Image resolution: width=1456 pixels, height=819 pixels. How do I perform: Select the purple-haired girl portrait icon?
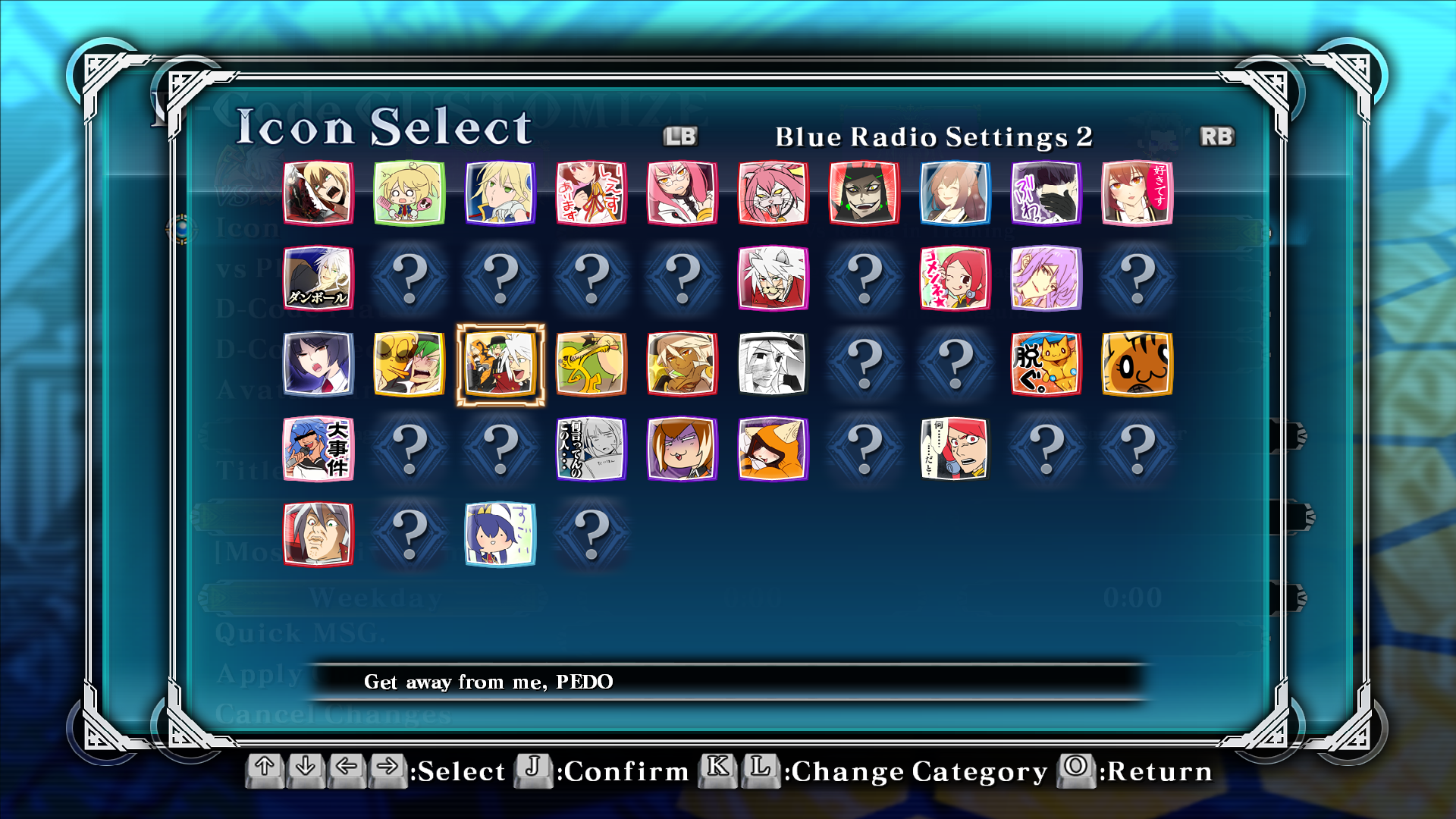point(1046,278)
